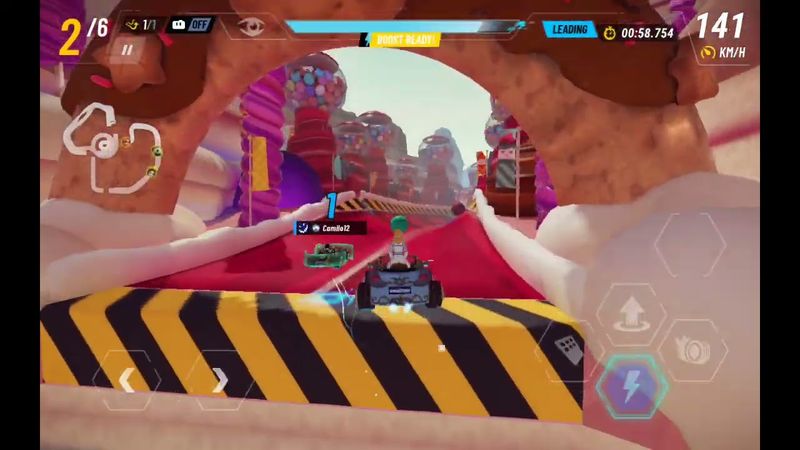The image size is (800, 450).
Task: Tap the brake pedal button
Action: (x=568, y=351)
